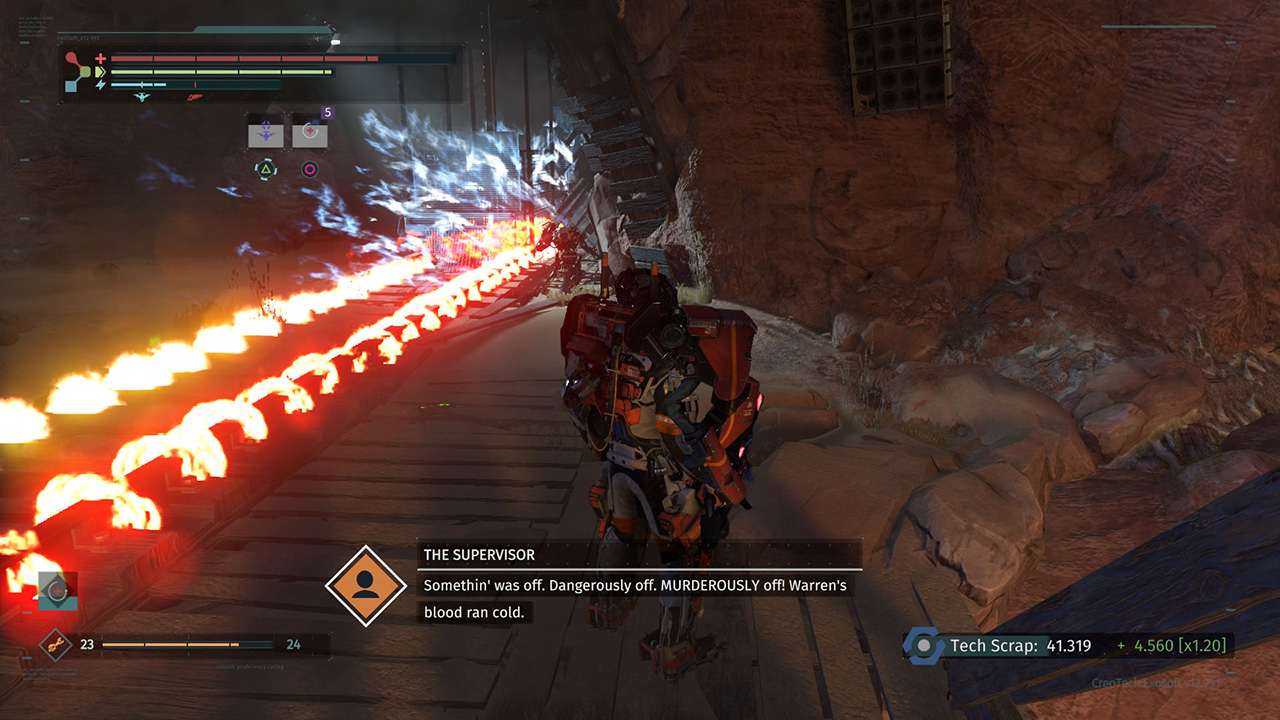Screen dimensions: 1280x720
Task: Select the drone wings indicator below the health bar
Action: (141, 96)
